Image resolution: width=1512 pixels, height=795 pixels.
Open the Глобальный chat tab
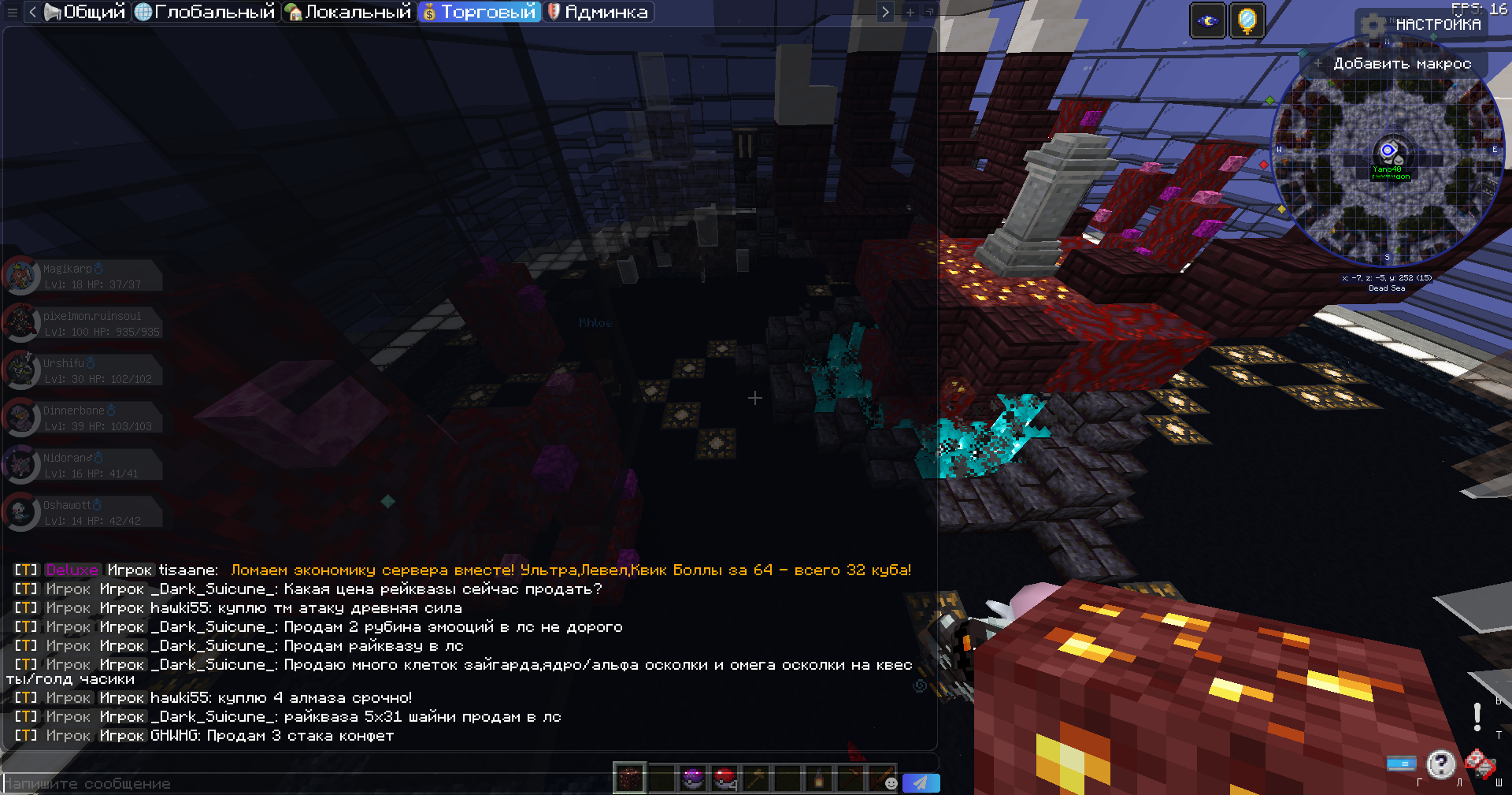coord(206,12)
